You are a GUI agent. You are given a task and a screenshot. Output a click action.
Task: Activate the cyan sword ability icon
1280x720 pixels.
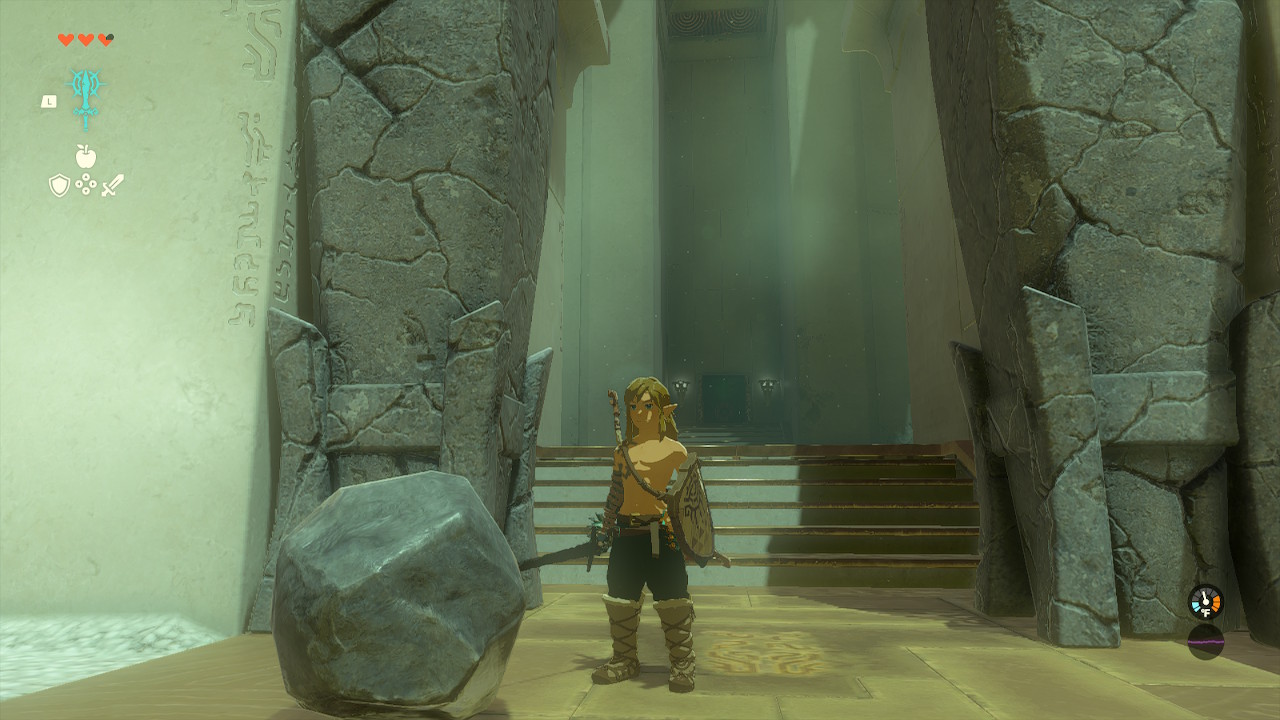pos(85,97)
